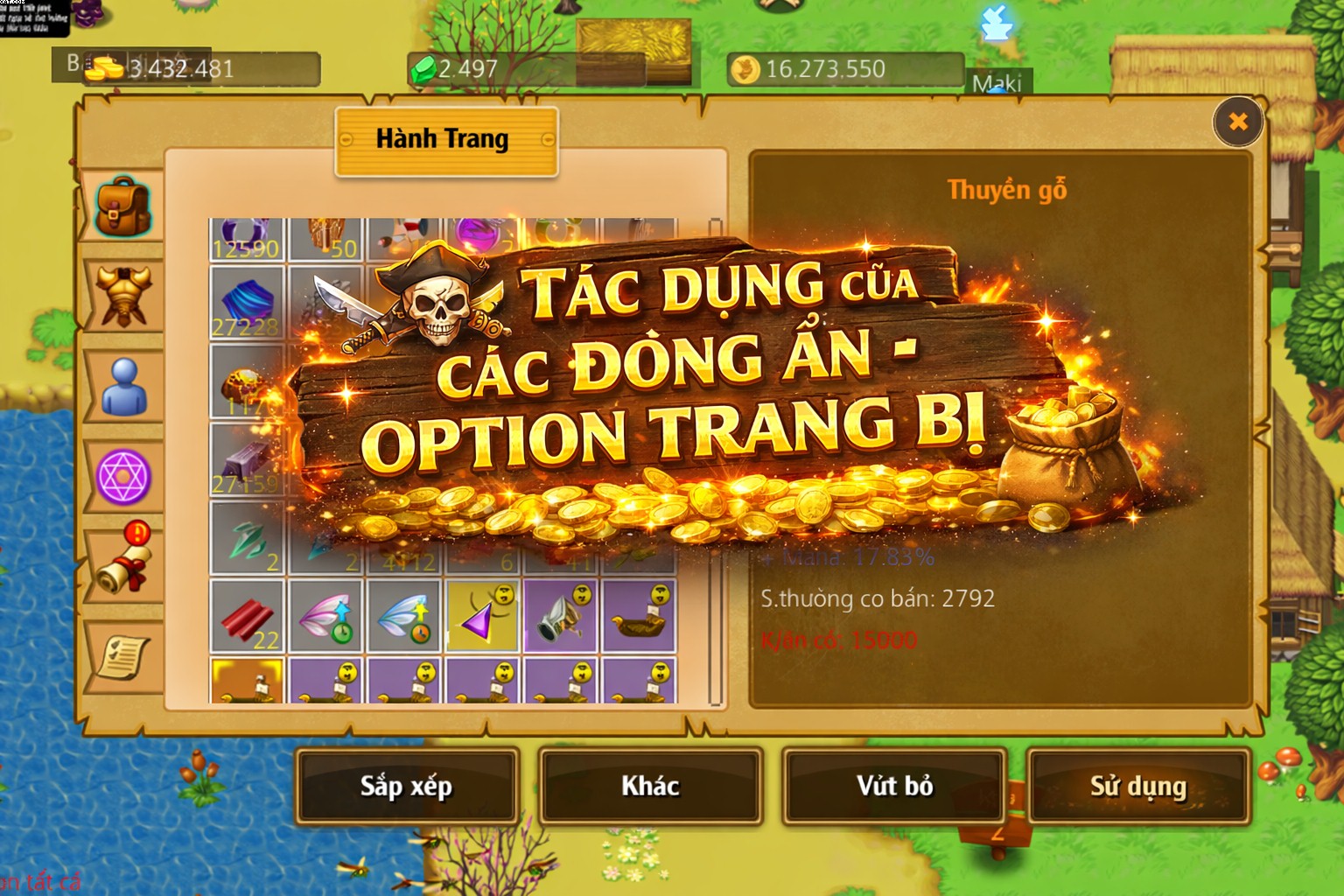Select the blue fabric stack of 27228

(248, 302)
